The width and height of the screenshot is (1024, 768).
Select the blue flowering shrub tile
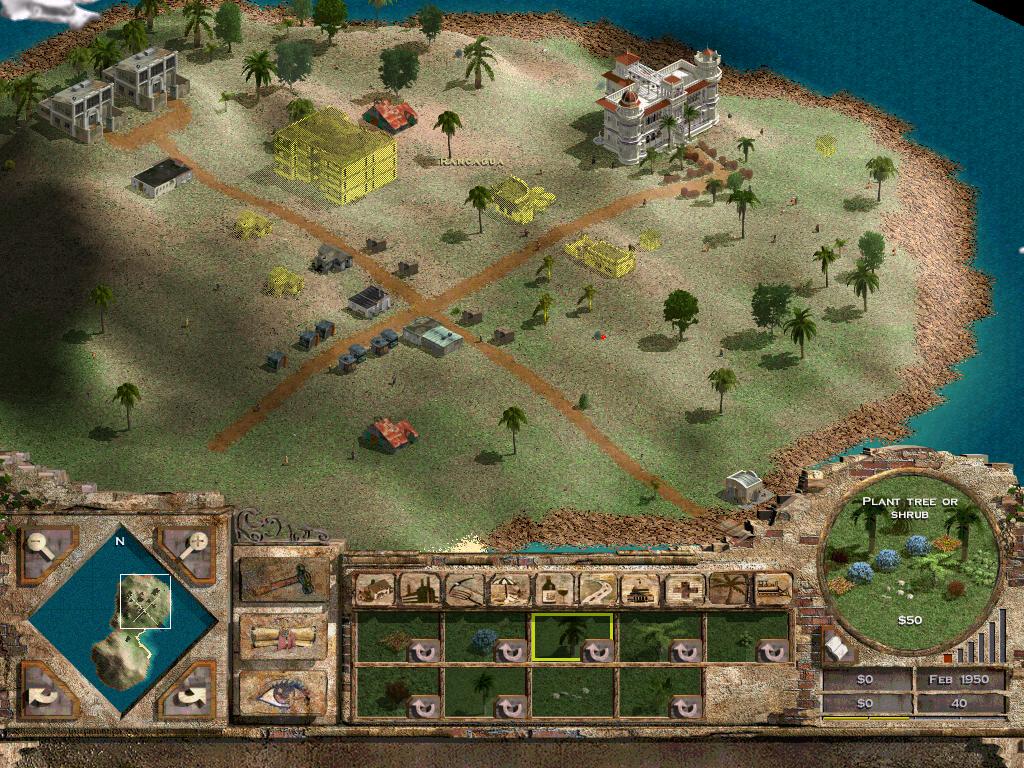(x=485, y=637)
